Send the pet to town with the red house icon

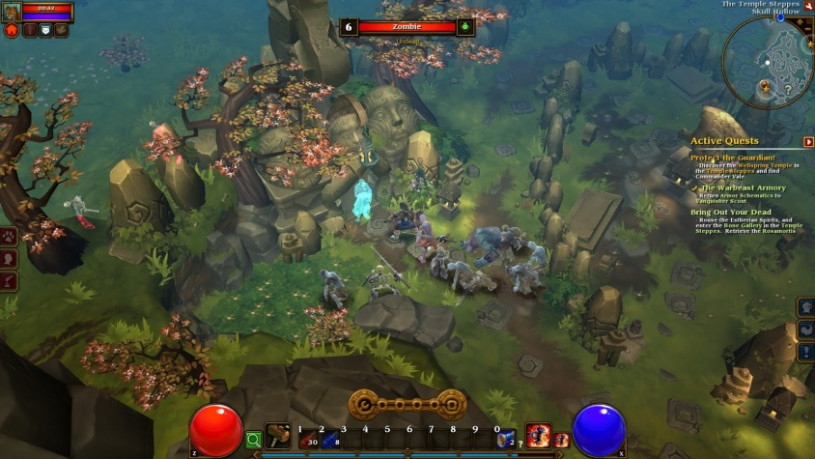[x=12, y=30]
